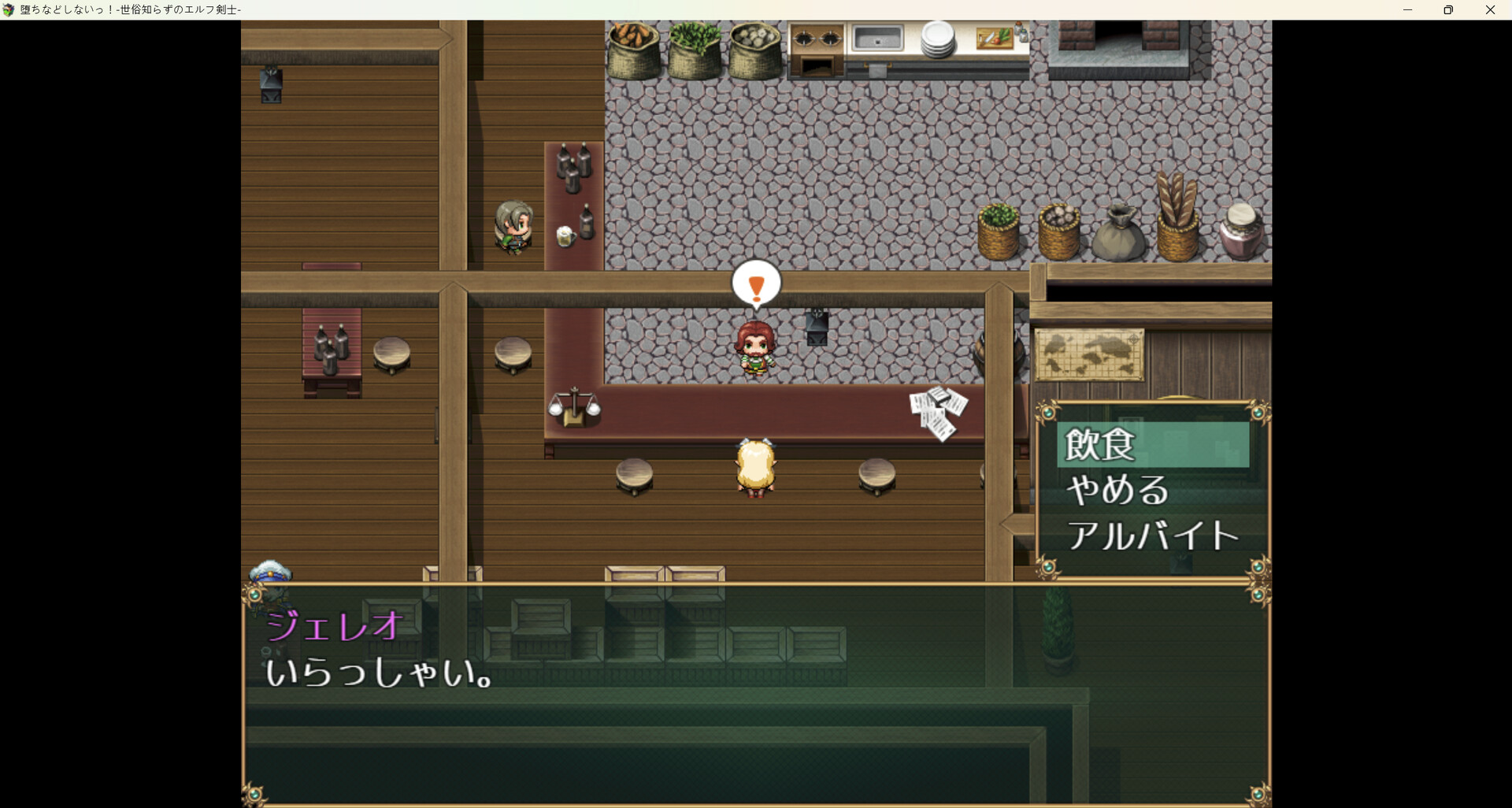The height and width of the screenshot is (808, 1512).
Task: Click the balance scale on the counter
Action: click(x=574, y=406)
